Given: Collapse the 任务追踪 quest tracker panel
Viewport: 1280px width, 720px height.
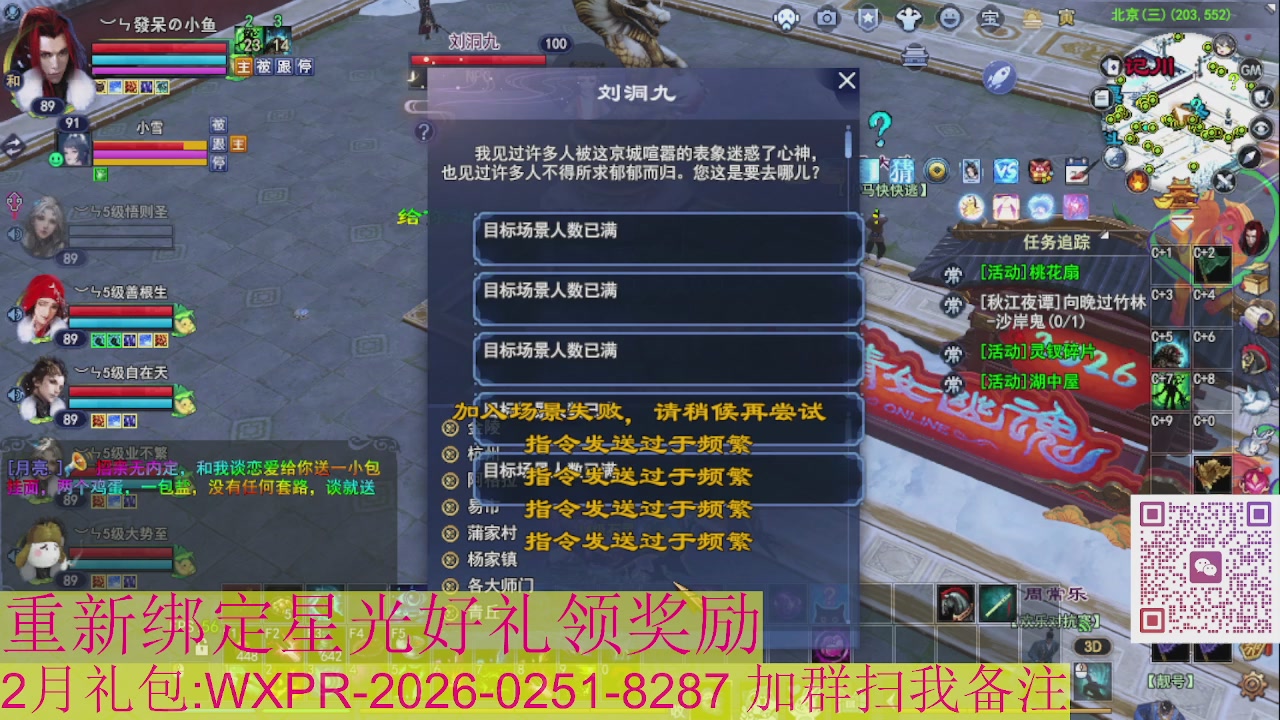Looking at the screenshot, I should pos(1105,236).
